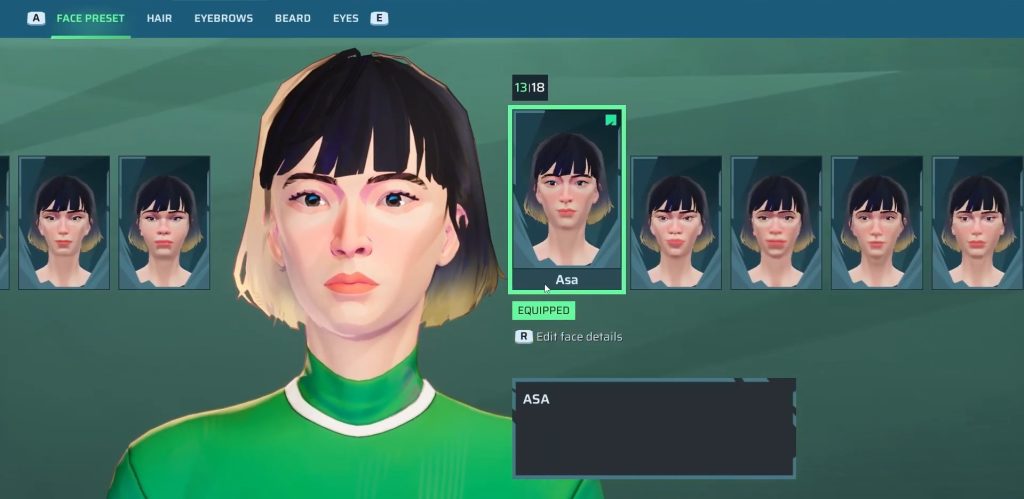Choose the Face Preset tab
1024x499 pixels.
coord(91,18)
